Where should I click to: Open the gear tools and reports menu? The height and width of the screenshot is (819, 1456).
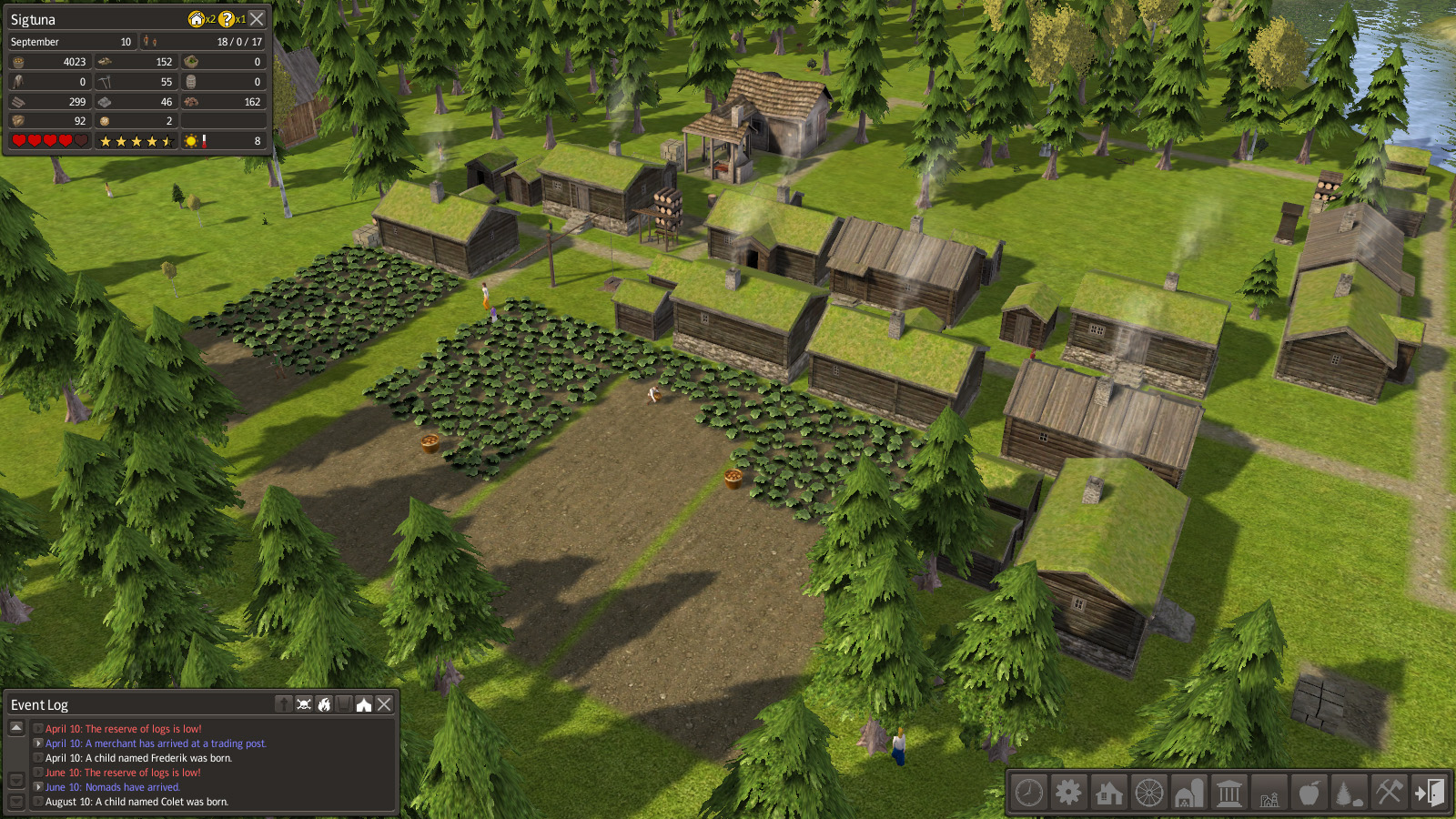pyautogui.click(x=1069, y=793)
